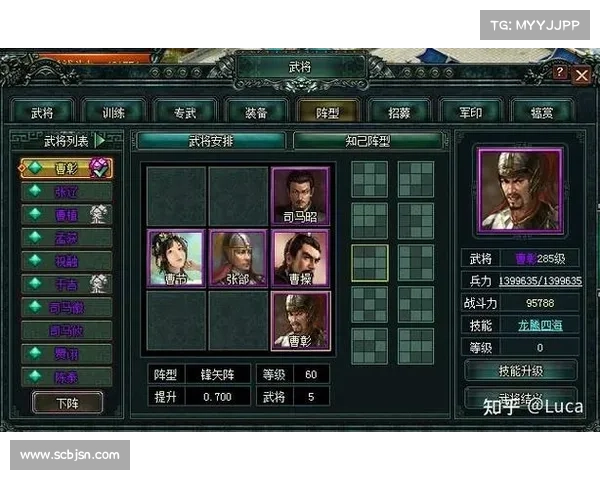600x480 pixels.
Task: Select 曹彰 in the general list
Action: pyautogui.click(x=66, y=167)
